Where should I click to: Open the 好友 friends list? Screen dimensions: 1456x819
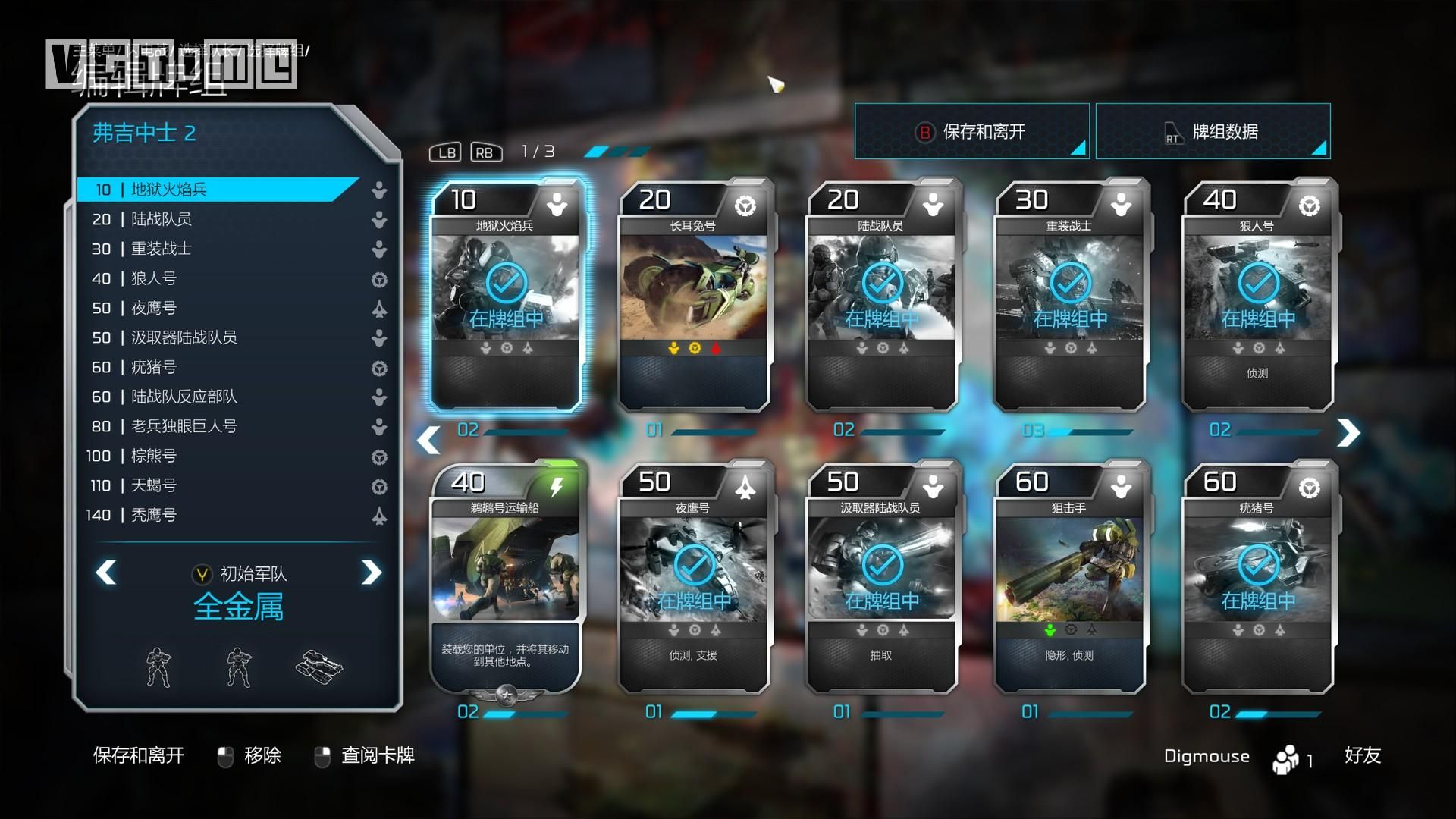pyautogui.click(x=1362, y=755)
